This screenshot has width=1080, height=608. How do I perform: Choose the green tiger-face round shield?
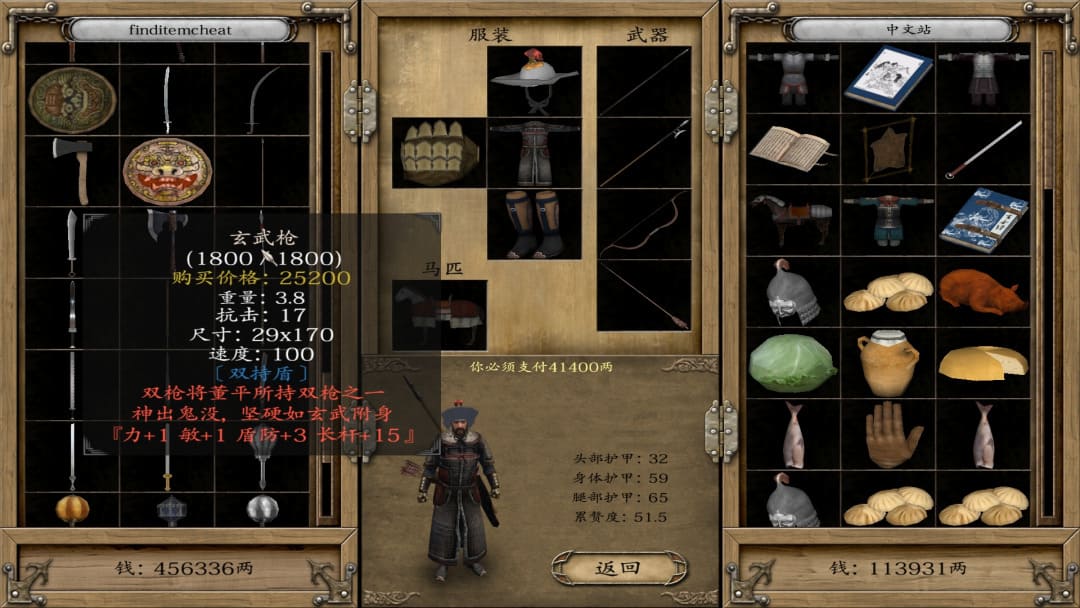[72, 99]
